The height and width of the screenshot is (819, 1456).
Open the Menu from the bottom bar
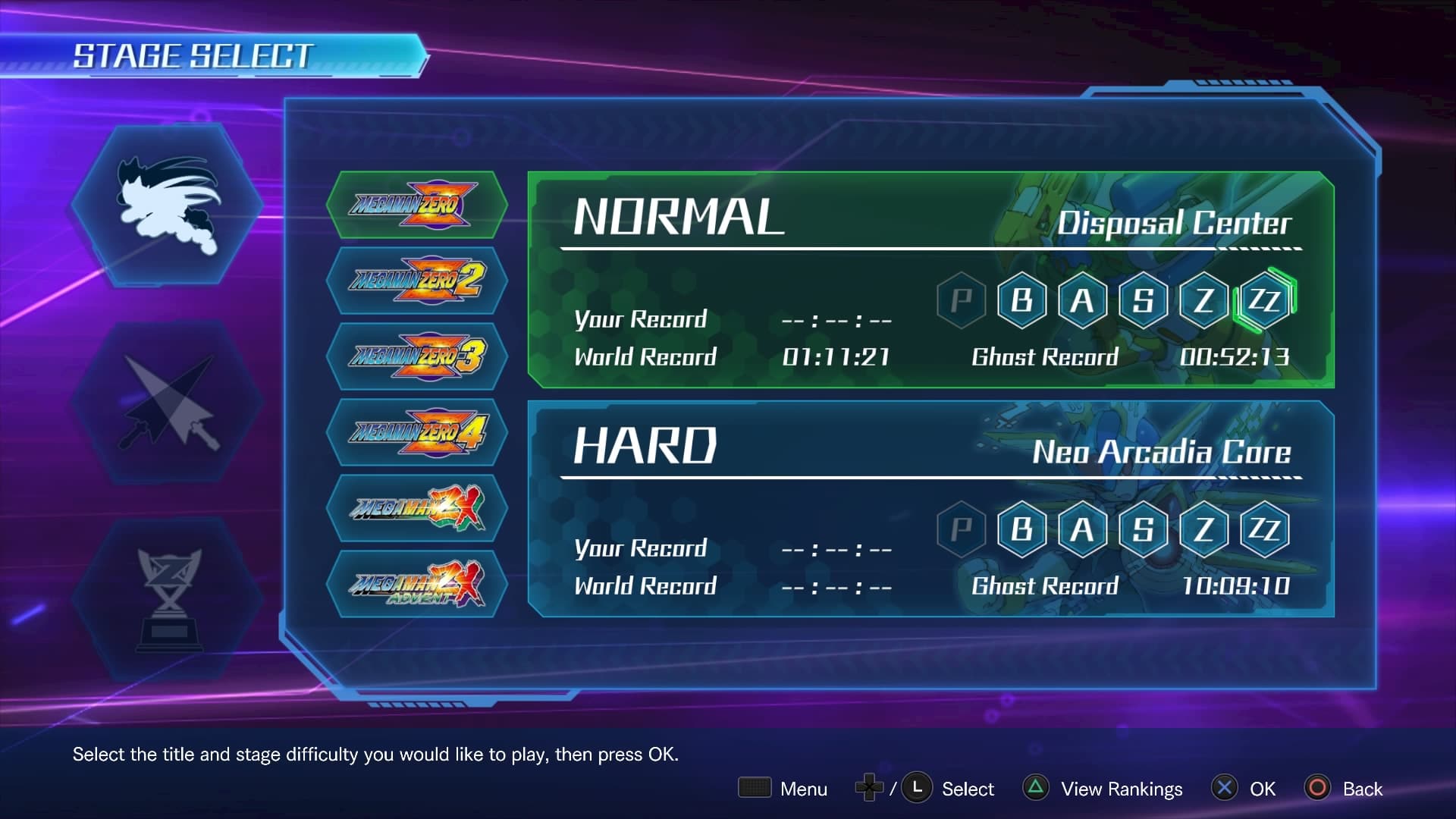[x=783, y=789]
